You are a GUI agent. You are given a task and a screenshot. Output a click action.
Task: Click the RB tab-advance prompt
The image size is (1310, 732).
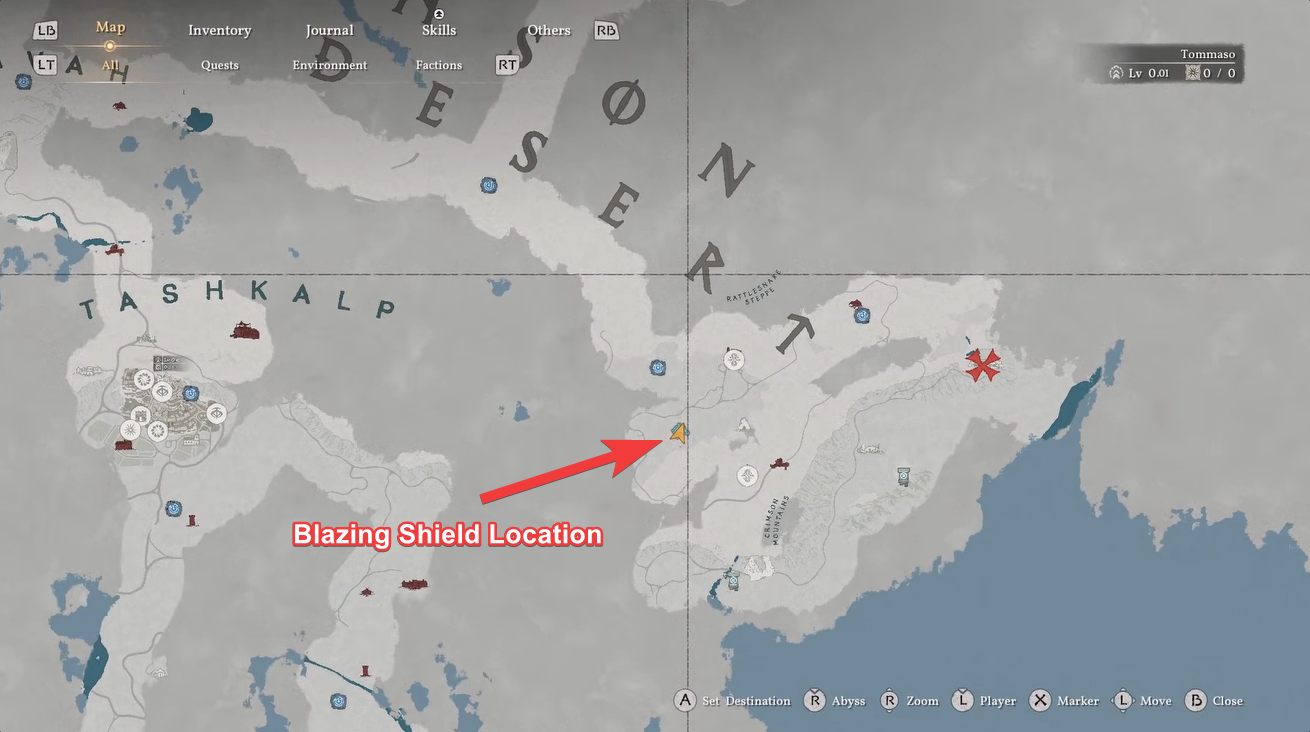(605, 30)
